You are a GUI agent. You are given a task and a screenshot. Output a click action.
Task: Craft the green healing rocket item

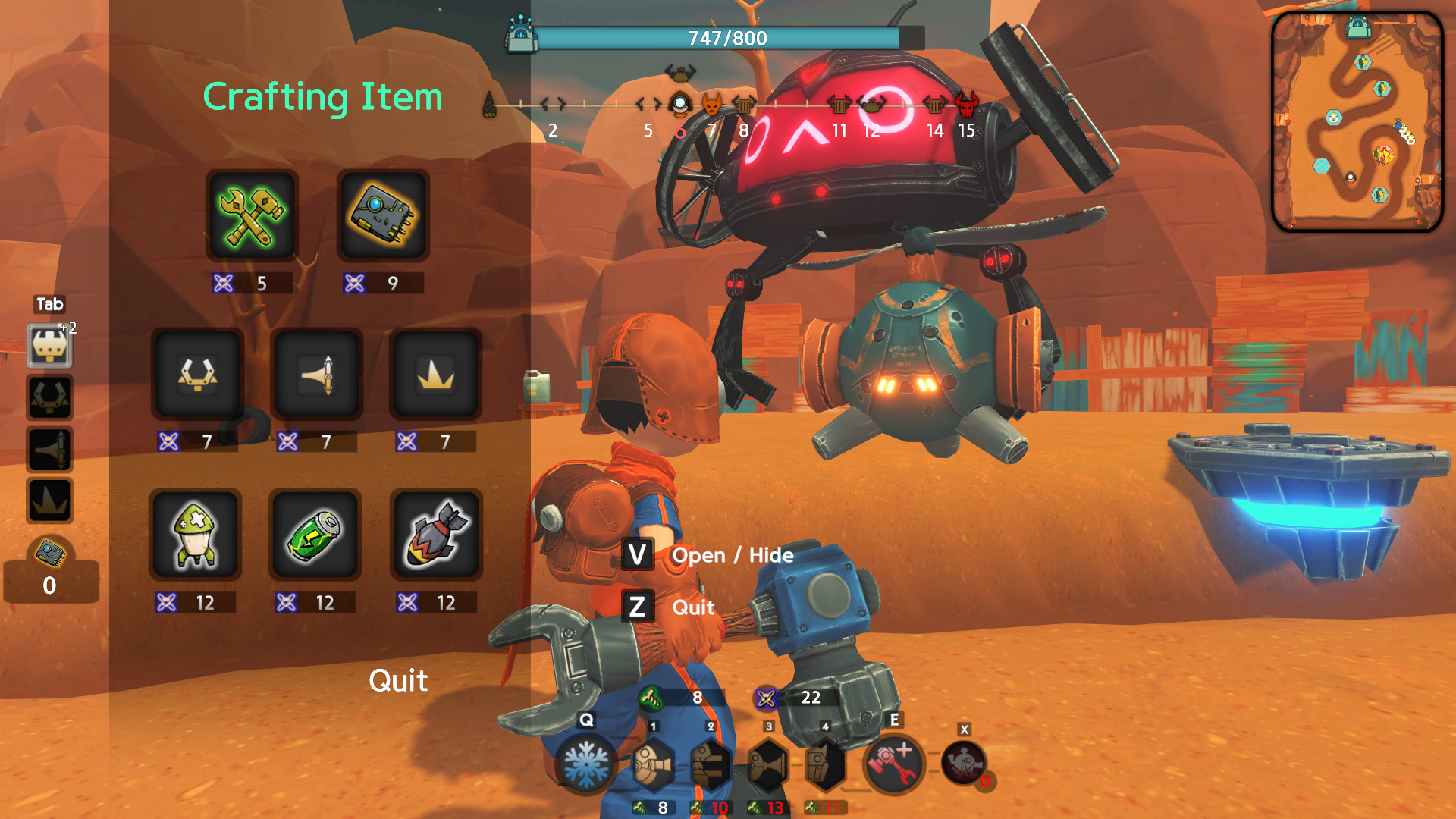click(196, 535)
